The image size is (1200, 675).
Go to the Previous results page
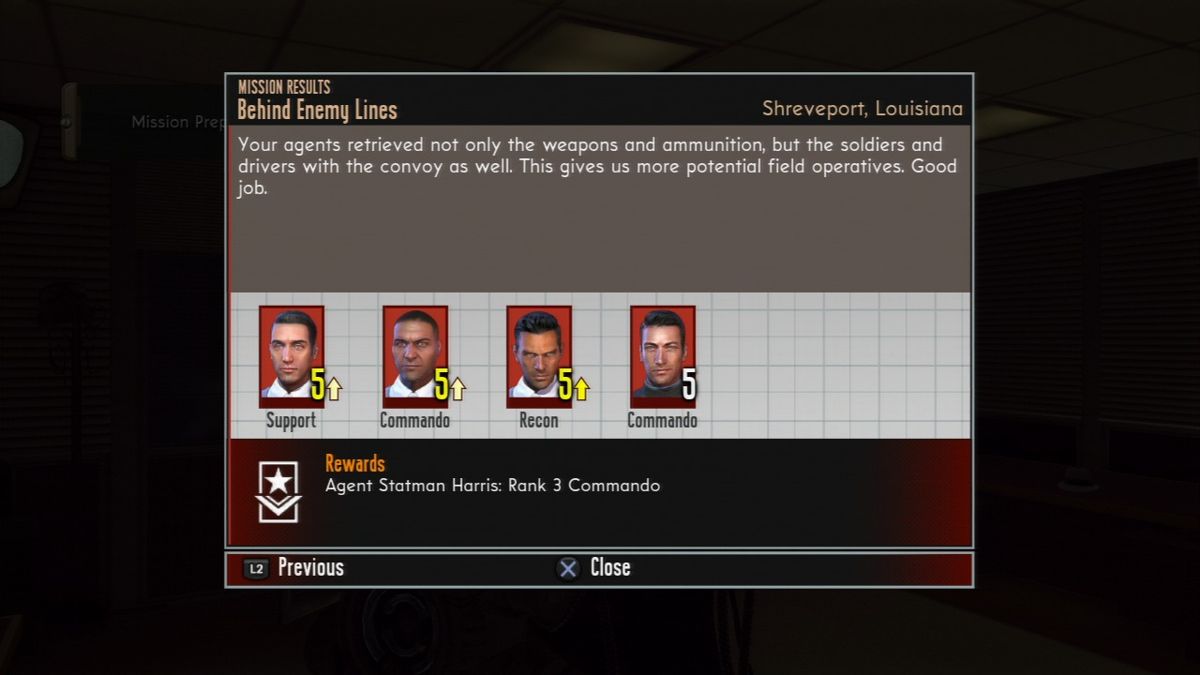(x=294, y=568)
